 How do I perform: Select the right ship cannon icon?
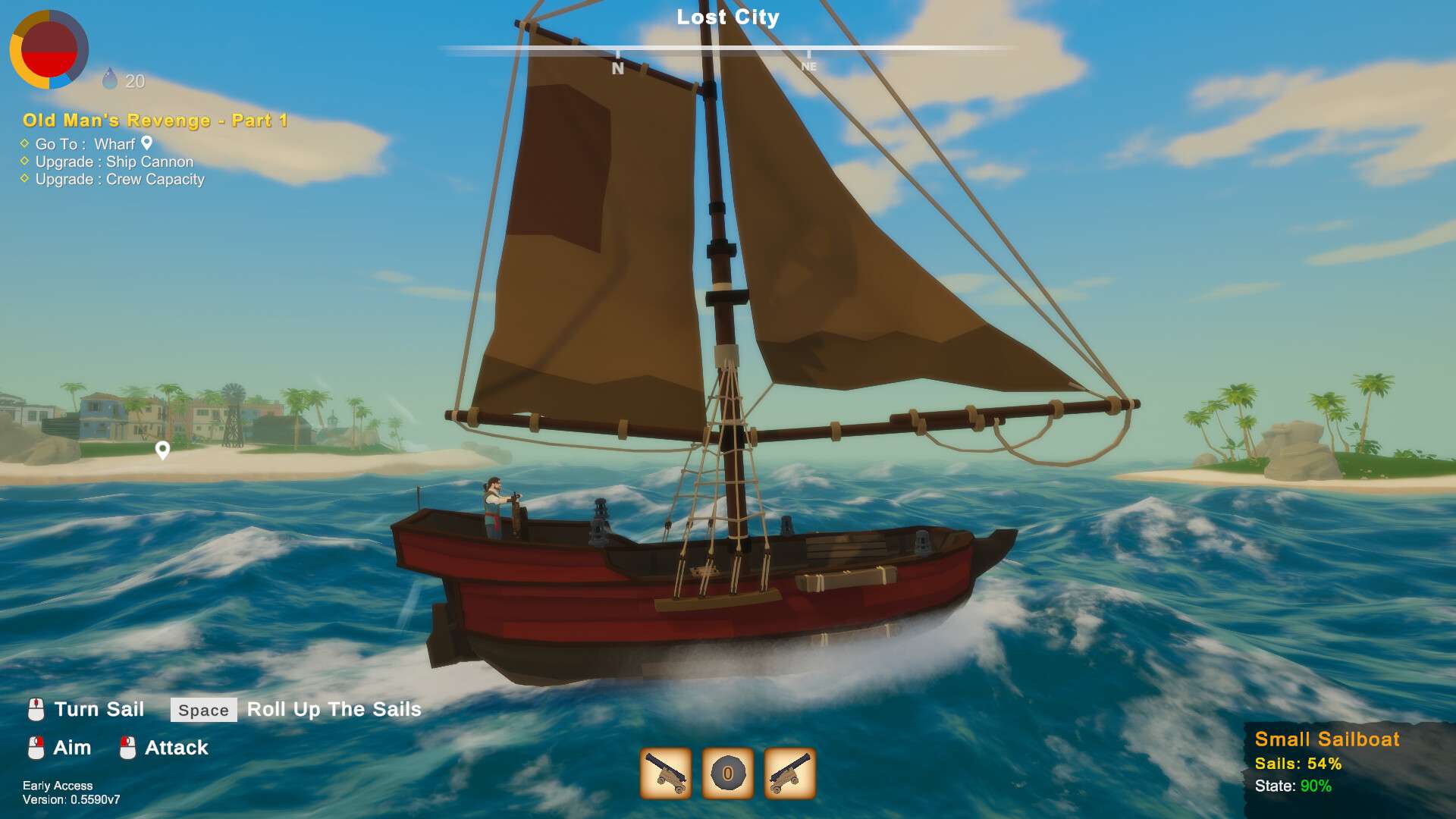790,771
